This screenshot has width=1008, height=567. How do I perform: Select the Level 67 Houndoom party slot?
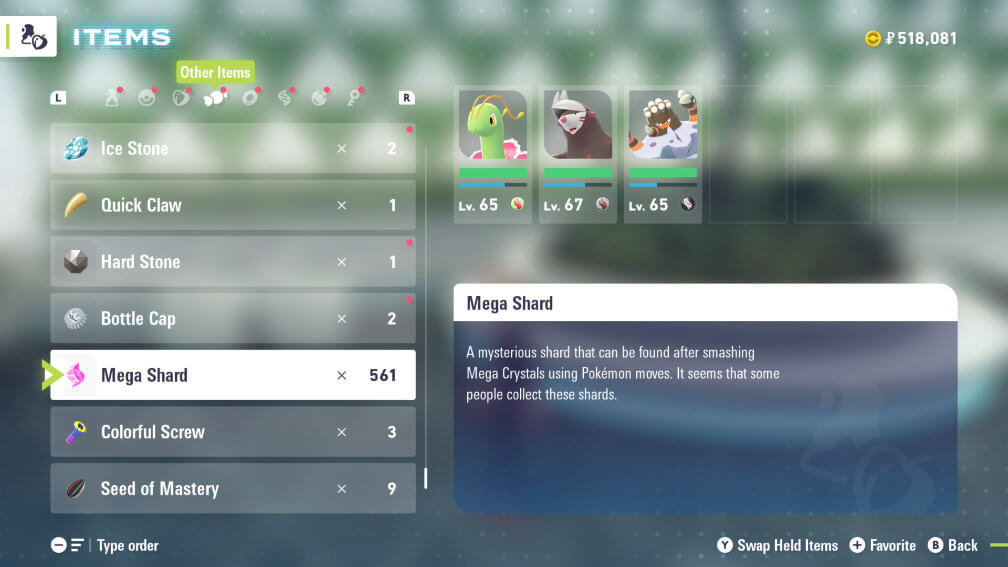pos(577,153)
